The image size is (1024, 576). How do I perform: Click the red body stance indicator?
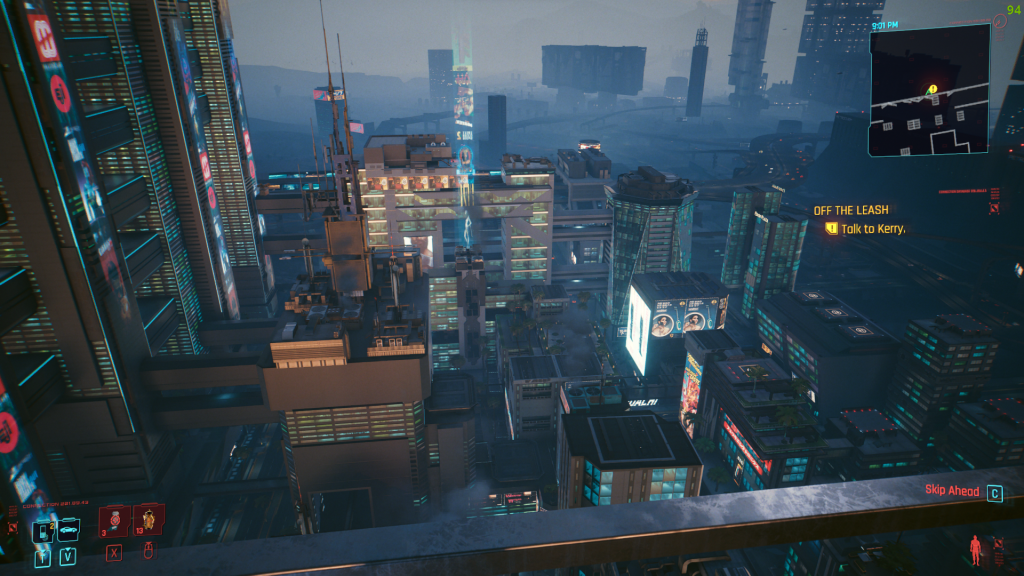pyautogui.click(x=975, y=549)
